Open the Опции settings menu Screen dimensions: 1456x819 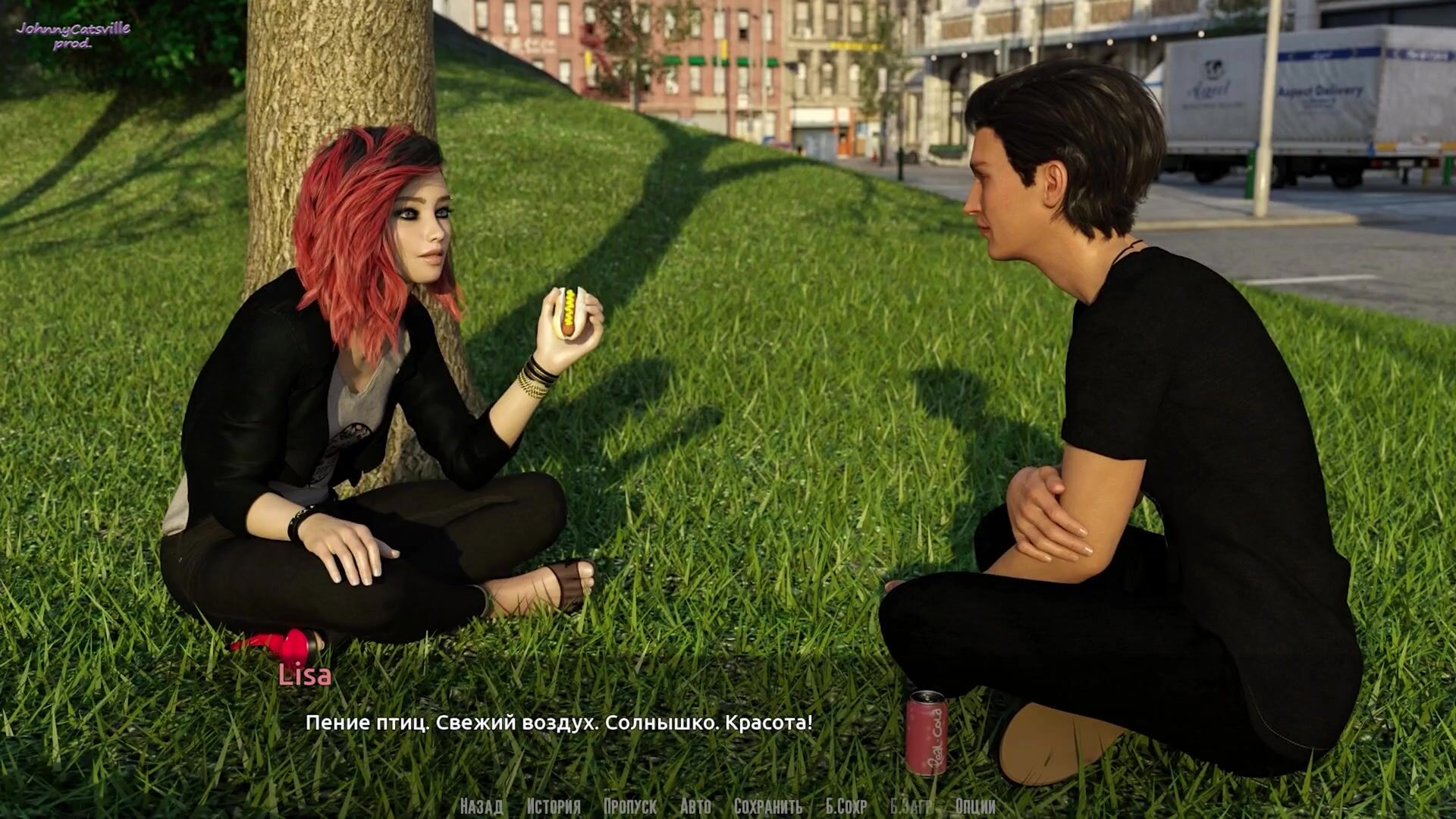[x=975, y=806]
